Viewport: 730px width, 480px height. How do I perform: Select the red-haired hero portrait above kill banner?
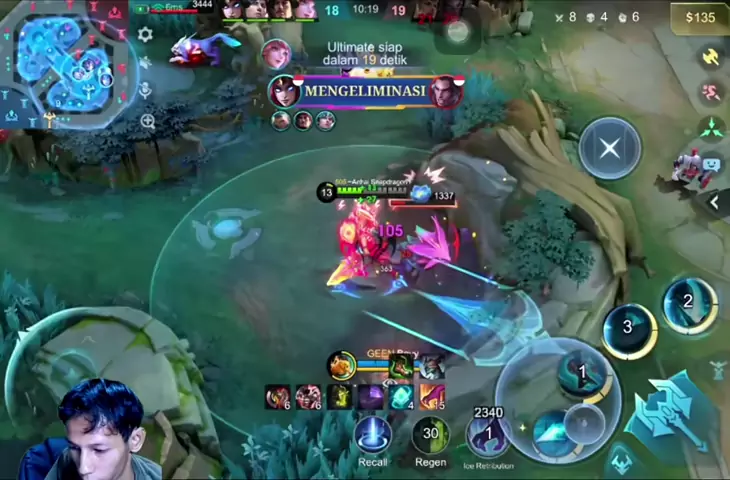(x=275, y=53)
